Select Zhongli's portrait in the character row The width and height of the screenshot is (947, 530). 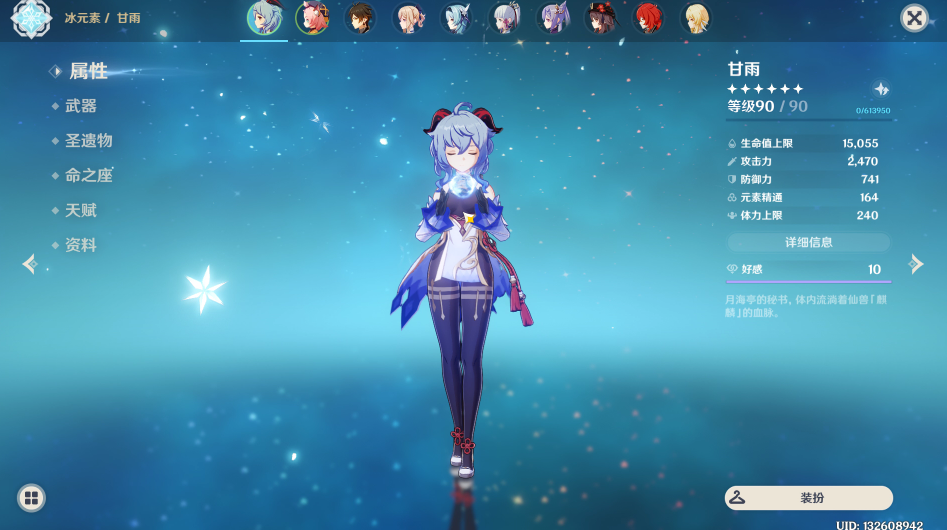click(x=361, y=18)
